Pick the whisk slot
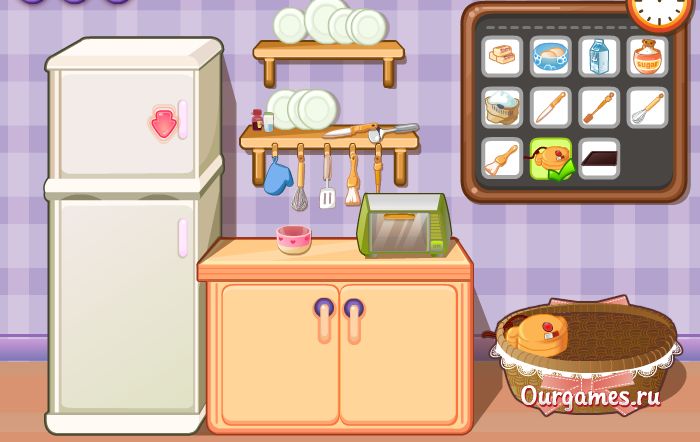The image size is (700, 442). click(x=648, y=108)
